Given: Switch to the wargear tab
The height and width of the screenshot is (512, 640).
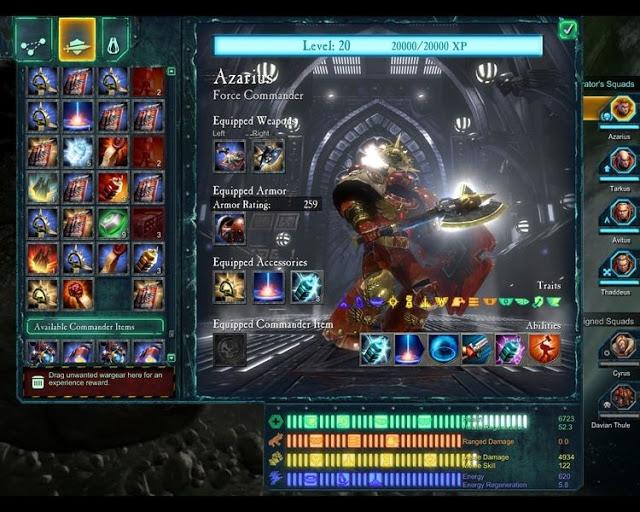Looking at the screenshot, I should 77,40.
